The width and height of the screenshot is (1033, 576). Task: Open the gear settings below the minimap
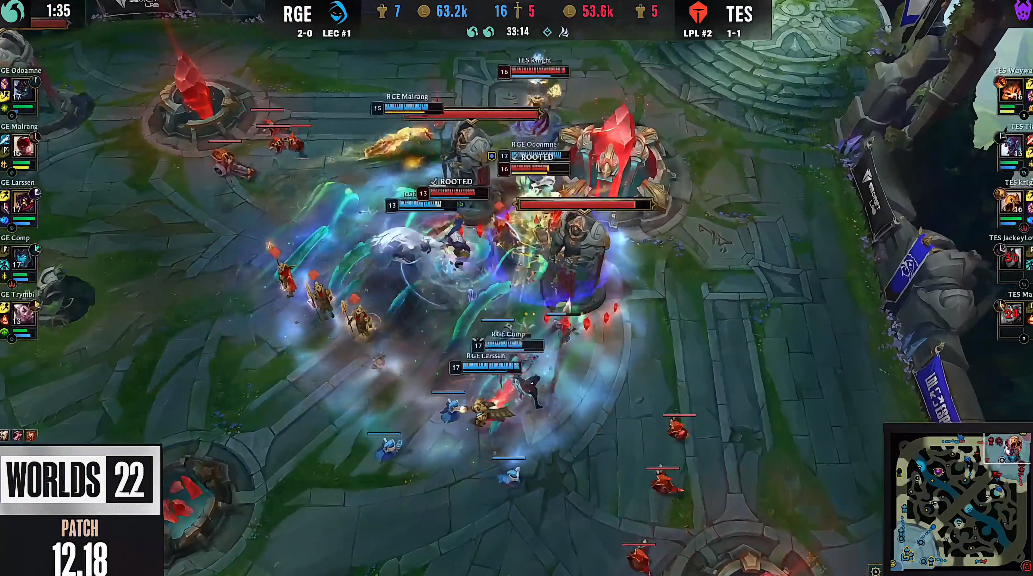click(x=877, y=570)
